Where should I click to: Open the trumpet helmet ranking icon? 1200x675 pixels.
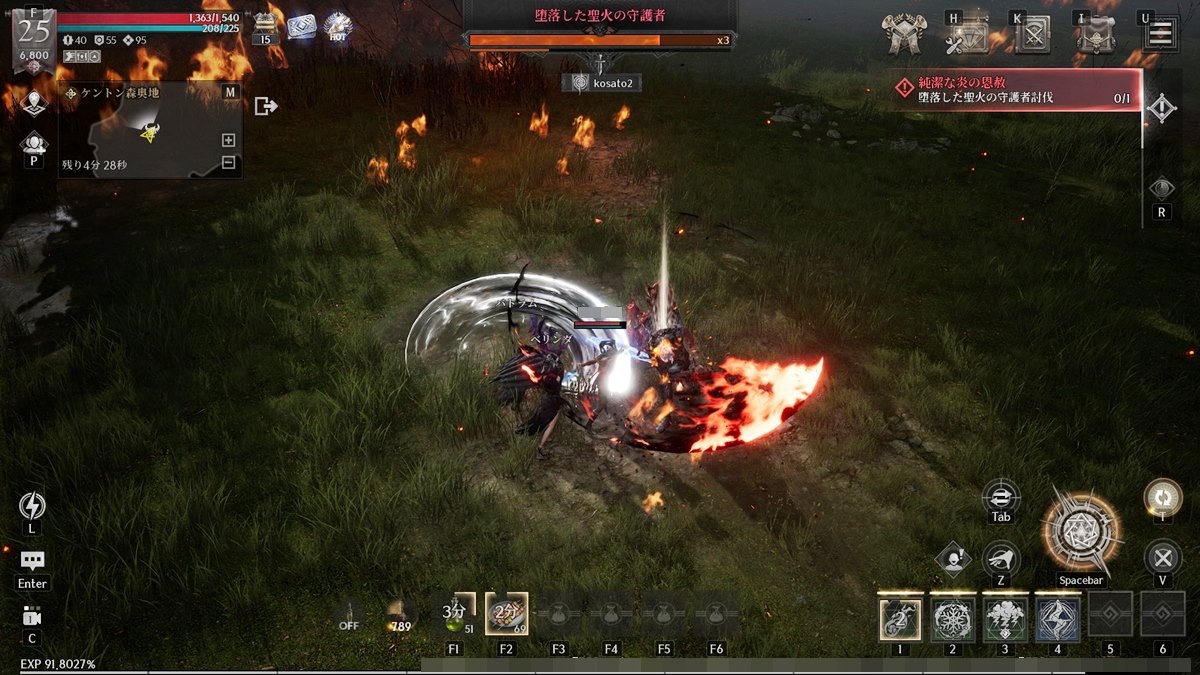[902, 35]
